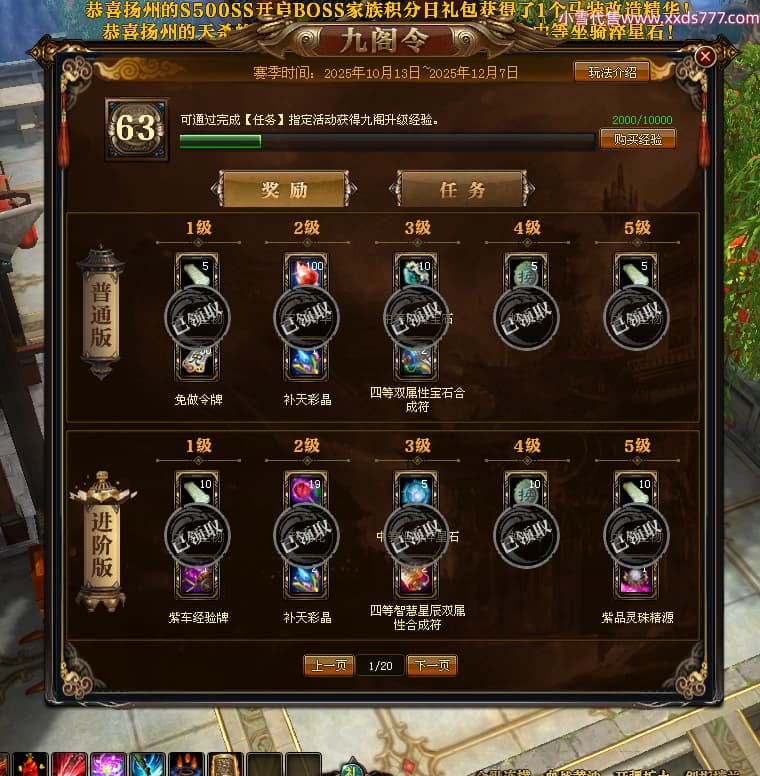This screenshot has height=776, width=760.
Task: Open the 玩法介绍 gameplay guide
Action: pyautogui.click(x=611, y=72)
